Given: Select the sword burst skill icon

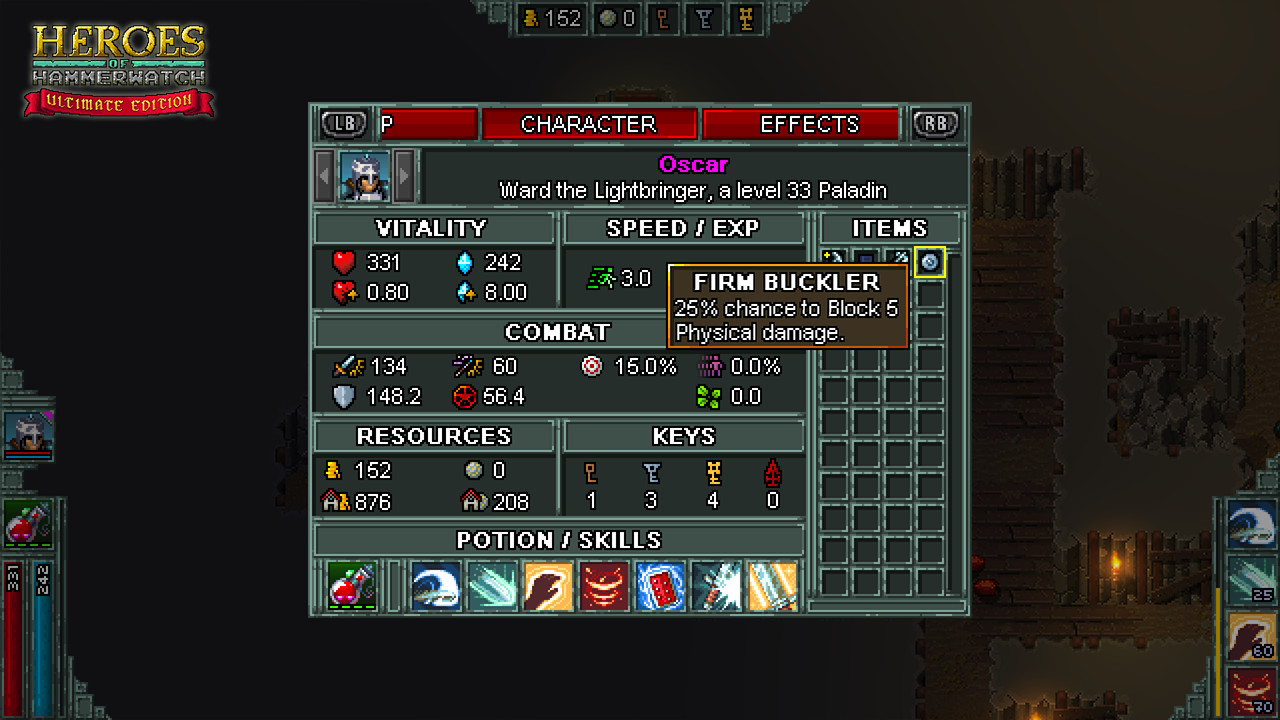Looking at the screenshot, I should pyautogui.click(x=716, y=586).
